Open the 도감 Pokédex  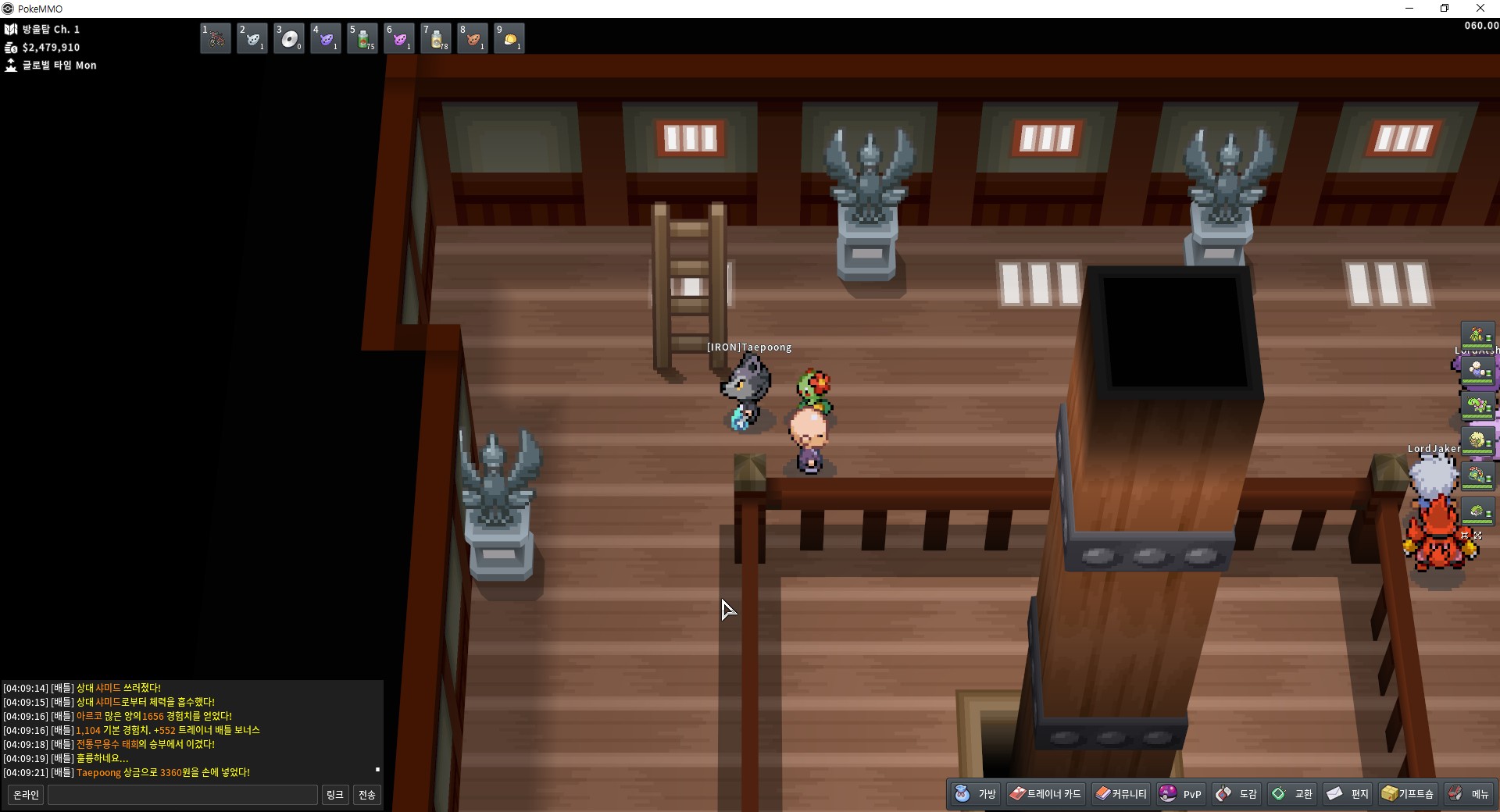pyautogui.click(x=1237, y=794)
